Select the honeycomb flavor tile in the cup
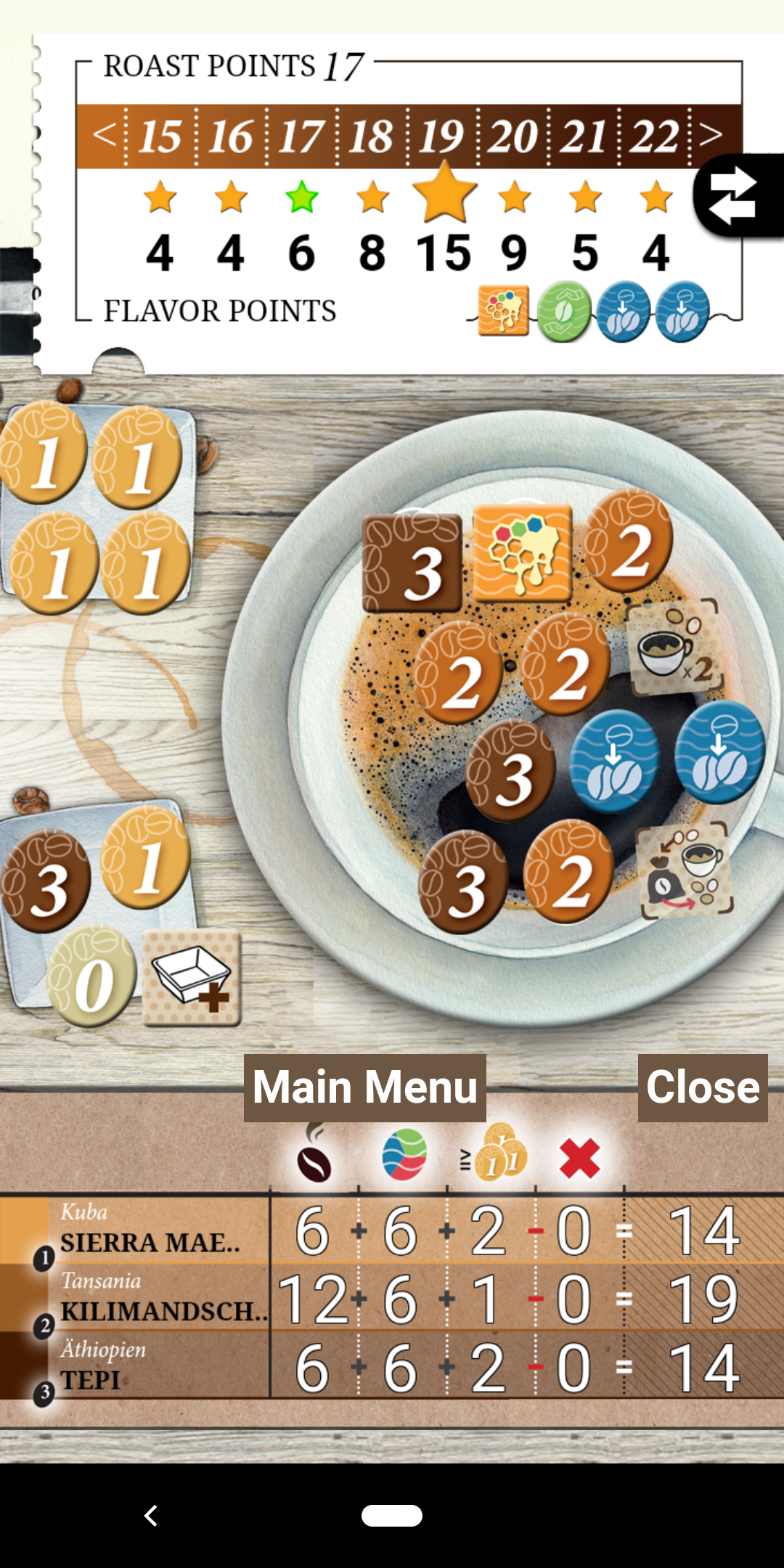784x1568 pixels. [x=523, y=554]
